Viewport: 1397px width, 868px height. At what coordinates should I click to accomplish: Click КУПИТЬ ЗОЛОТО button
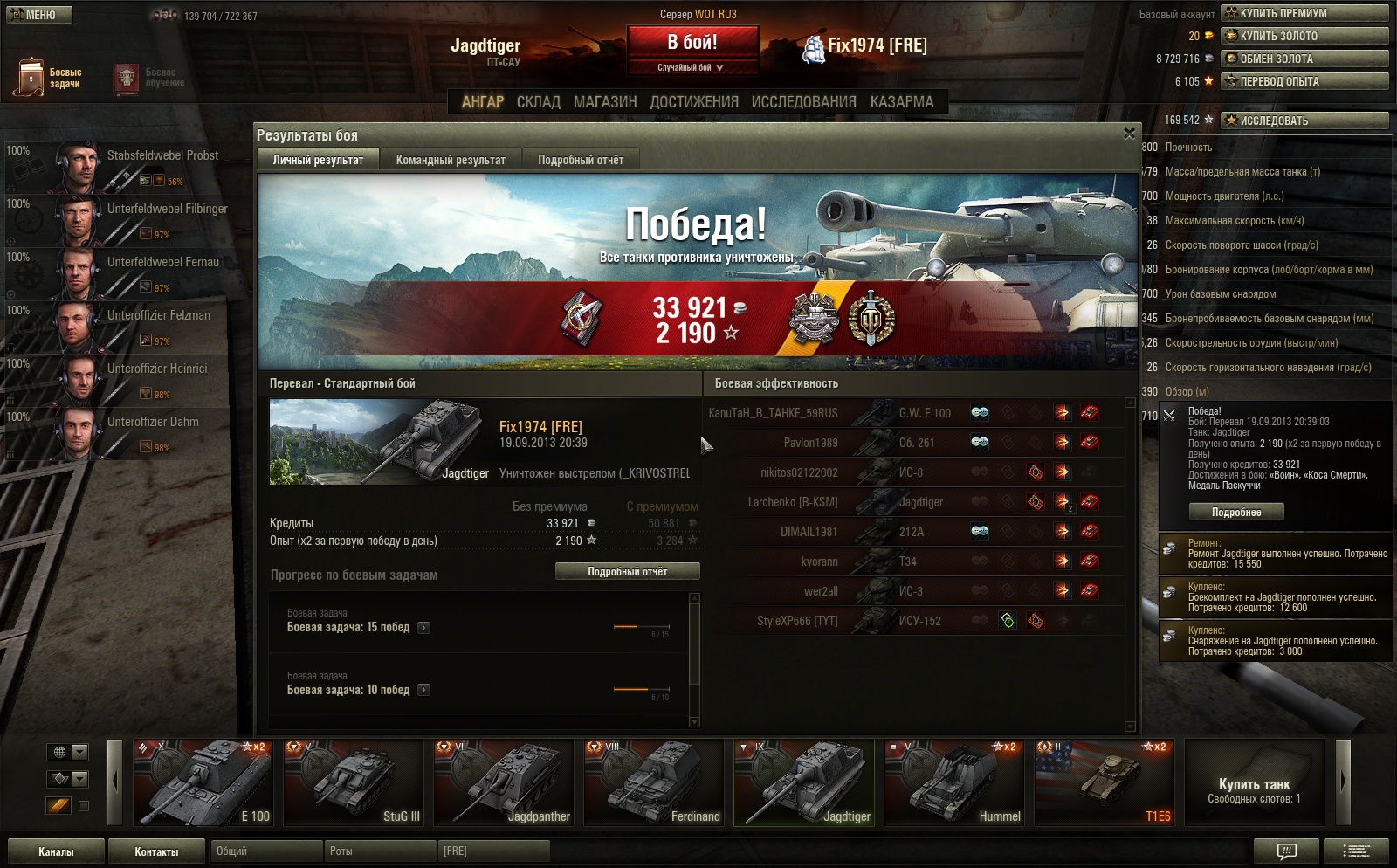(x=1304, y=36)
